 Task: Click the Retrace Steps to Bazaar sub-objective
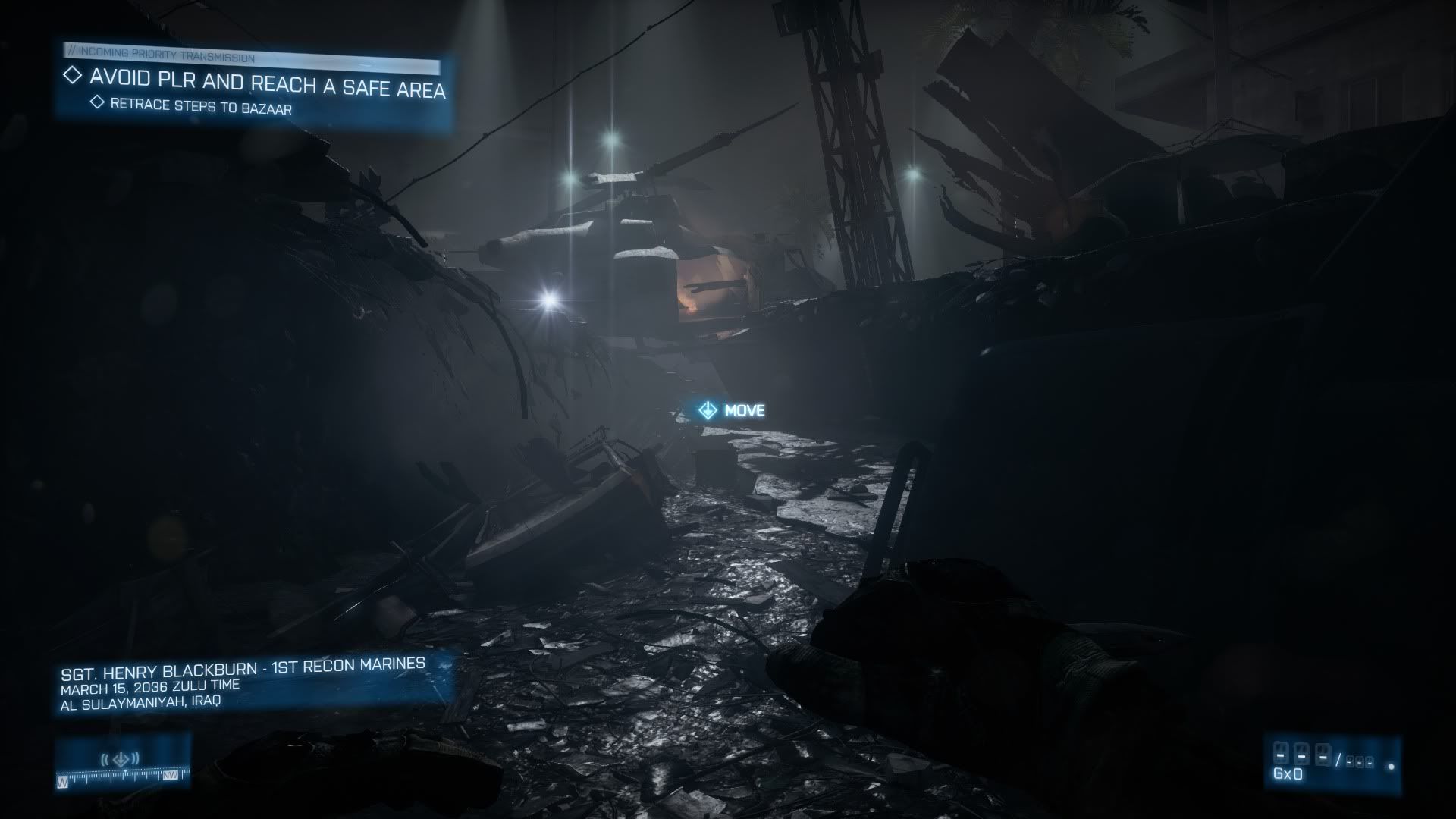point(200,106)
